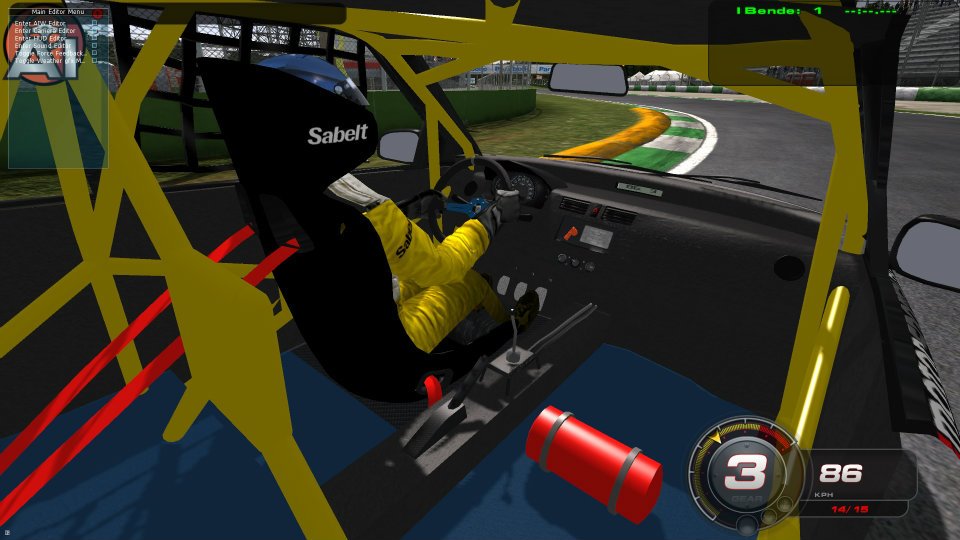960x540 pixels.
Task: Toggle Force Feedback option
Action: [50, 53]
